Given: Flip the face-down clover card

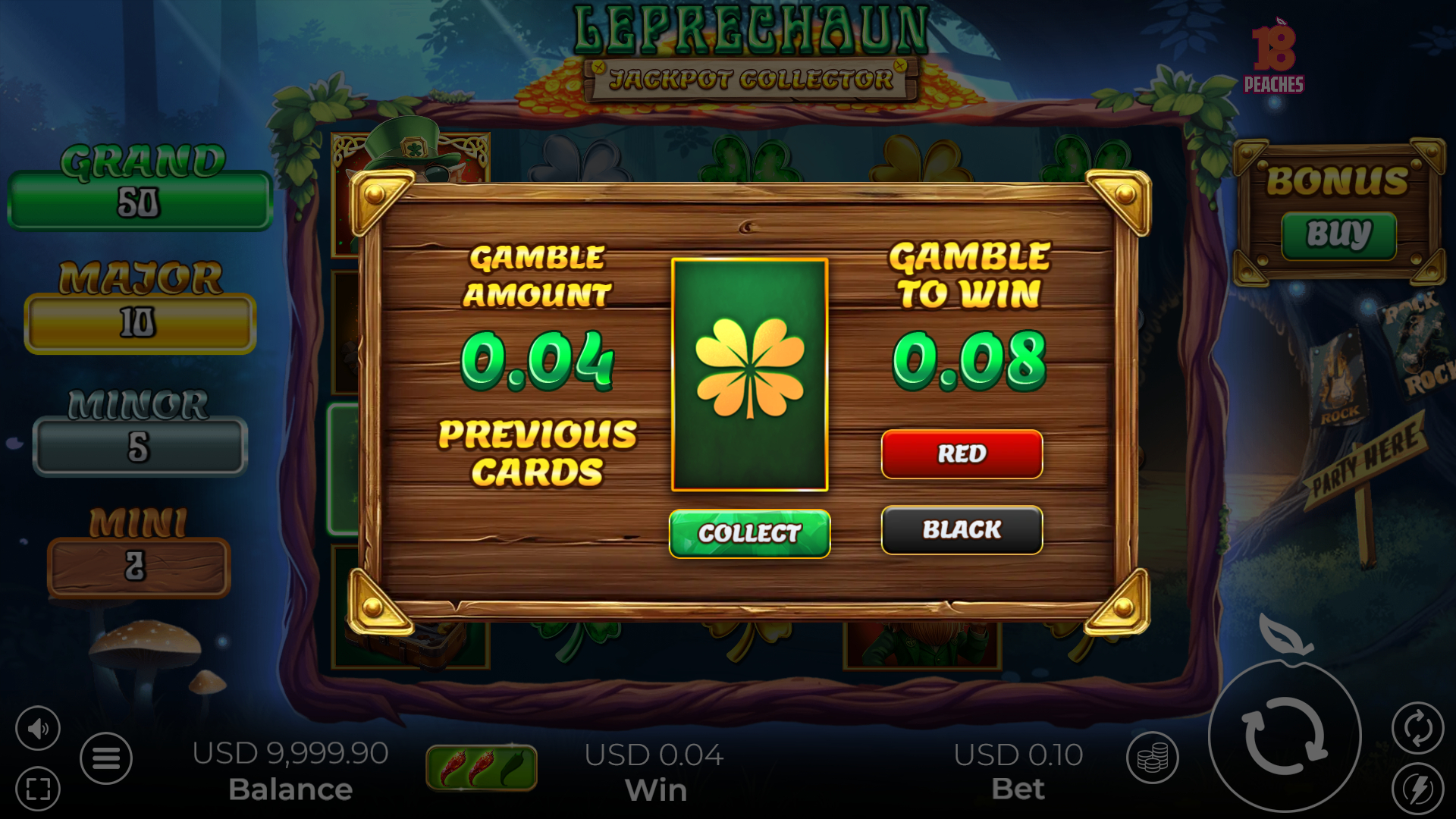Looking at the screenshot, I should coord(749,375).
